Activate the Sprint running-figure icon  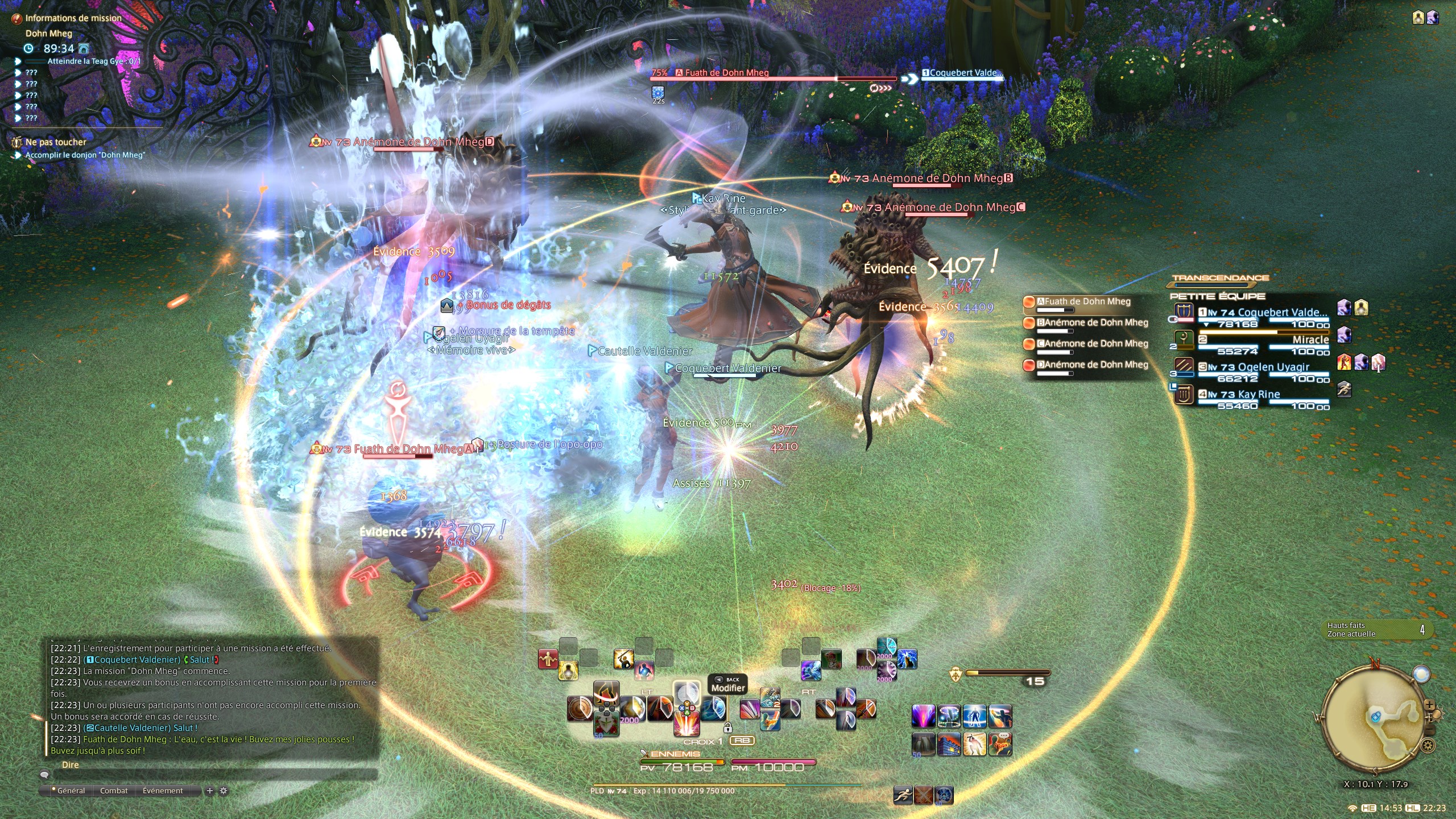point(903,795)
